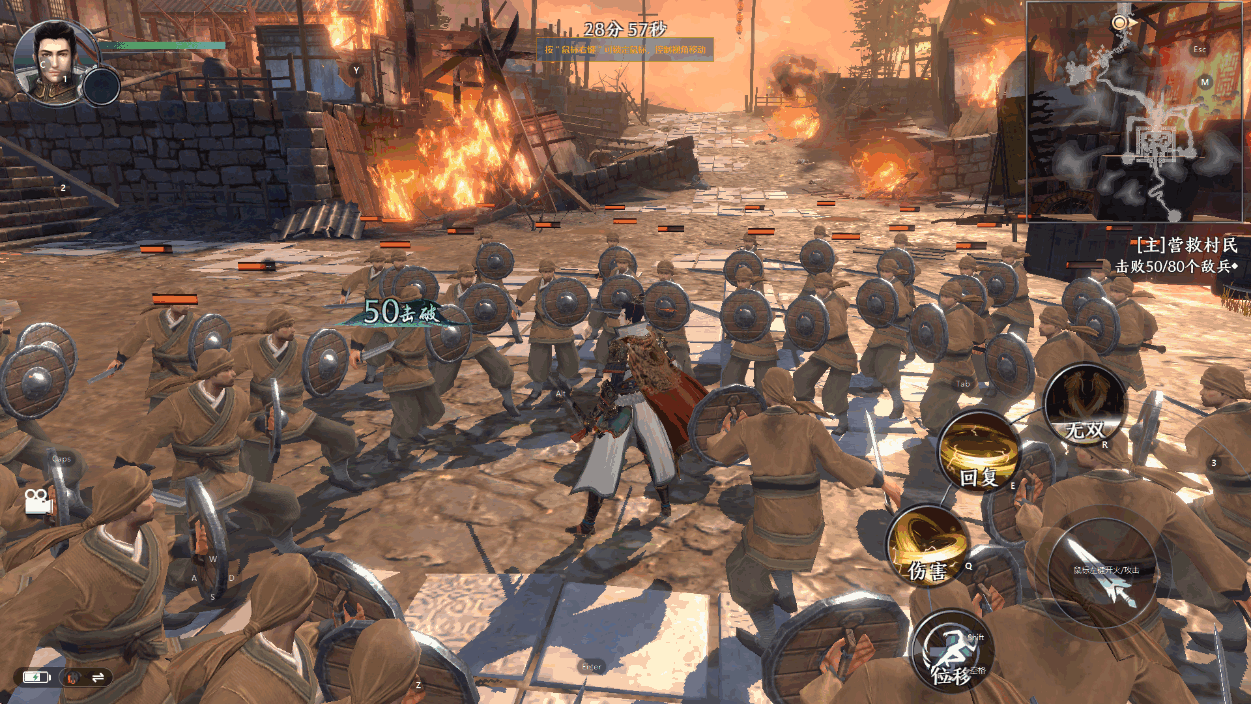The image size is (1251, 704).
Task: Click the dark round orb beside portrait
Action: tap(101, 86)
